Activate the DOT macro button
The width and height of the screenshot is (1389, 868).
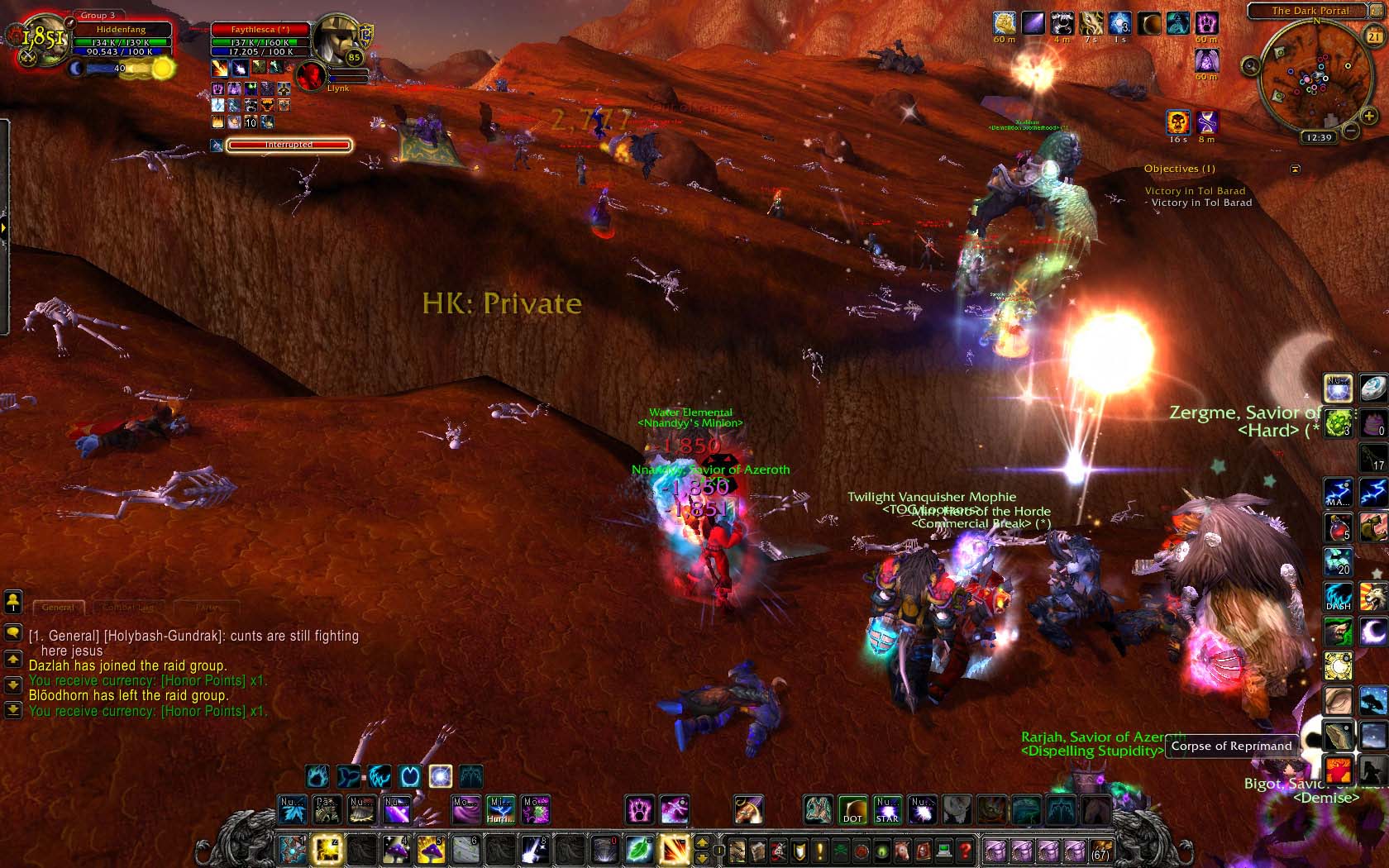(x=852, y=810)
